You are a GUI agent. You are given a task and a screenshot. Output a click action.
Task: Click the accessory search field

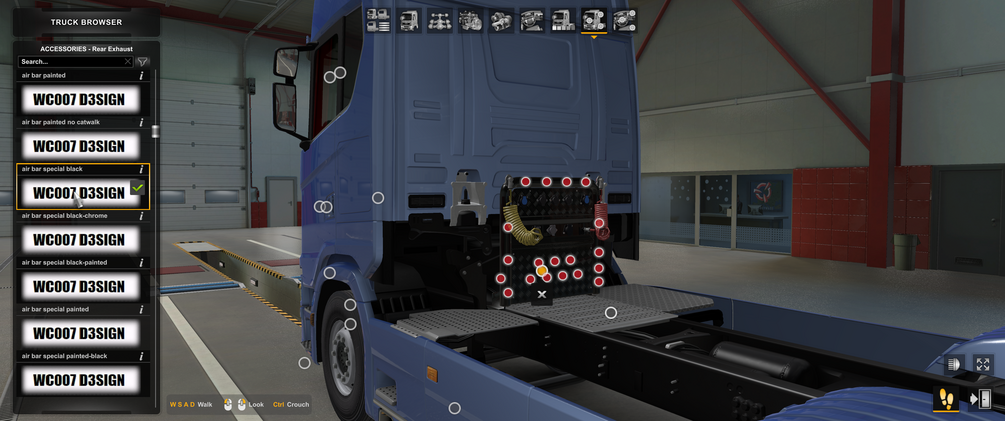coord(70,62)
